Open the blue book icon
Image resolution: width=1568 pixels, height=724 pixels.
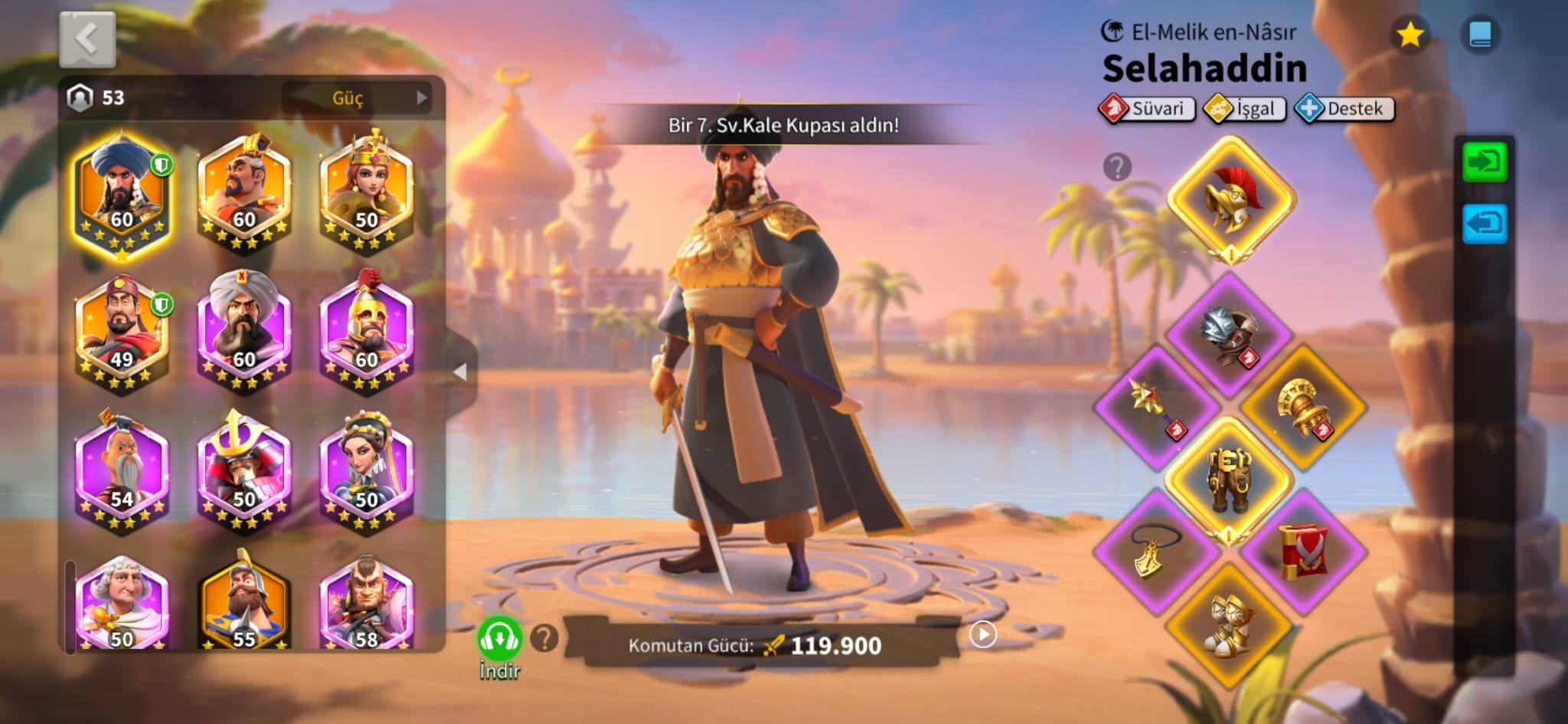1480,34
